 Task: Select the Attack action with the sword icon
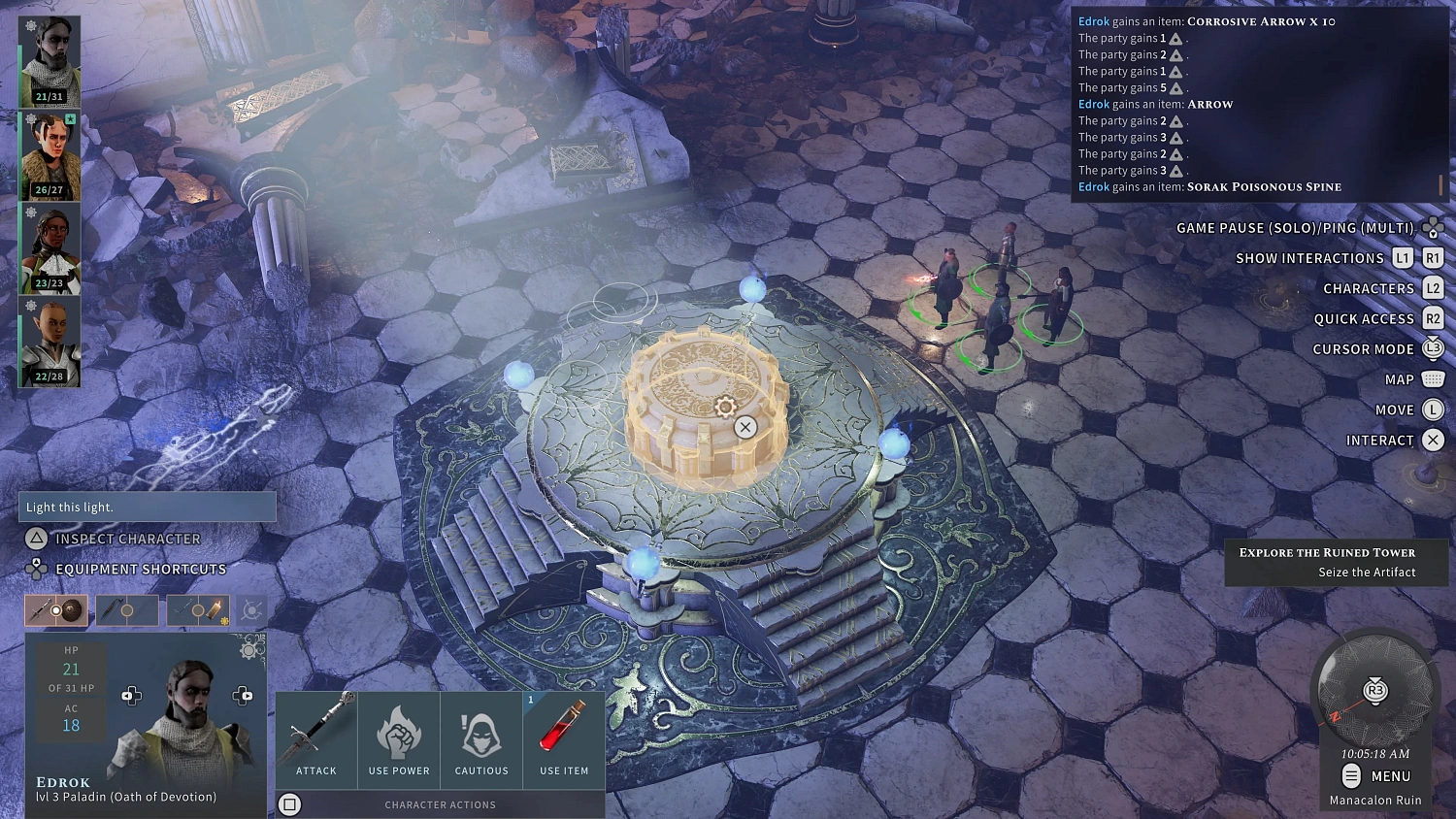pyautogui.click(x=315, y=739)
